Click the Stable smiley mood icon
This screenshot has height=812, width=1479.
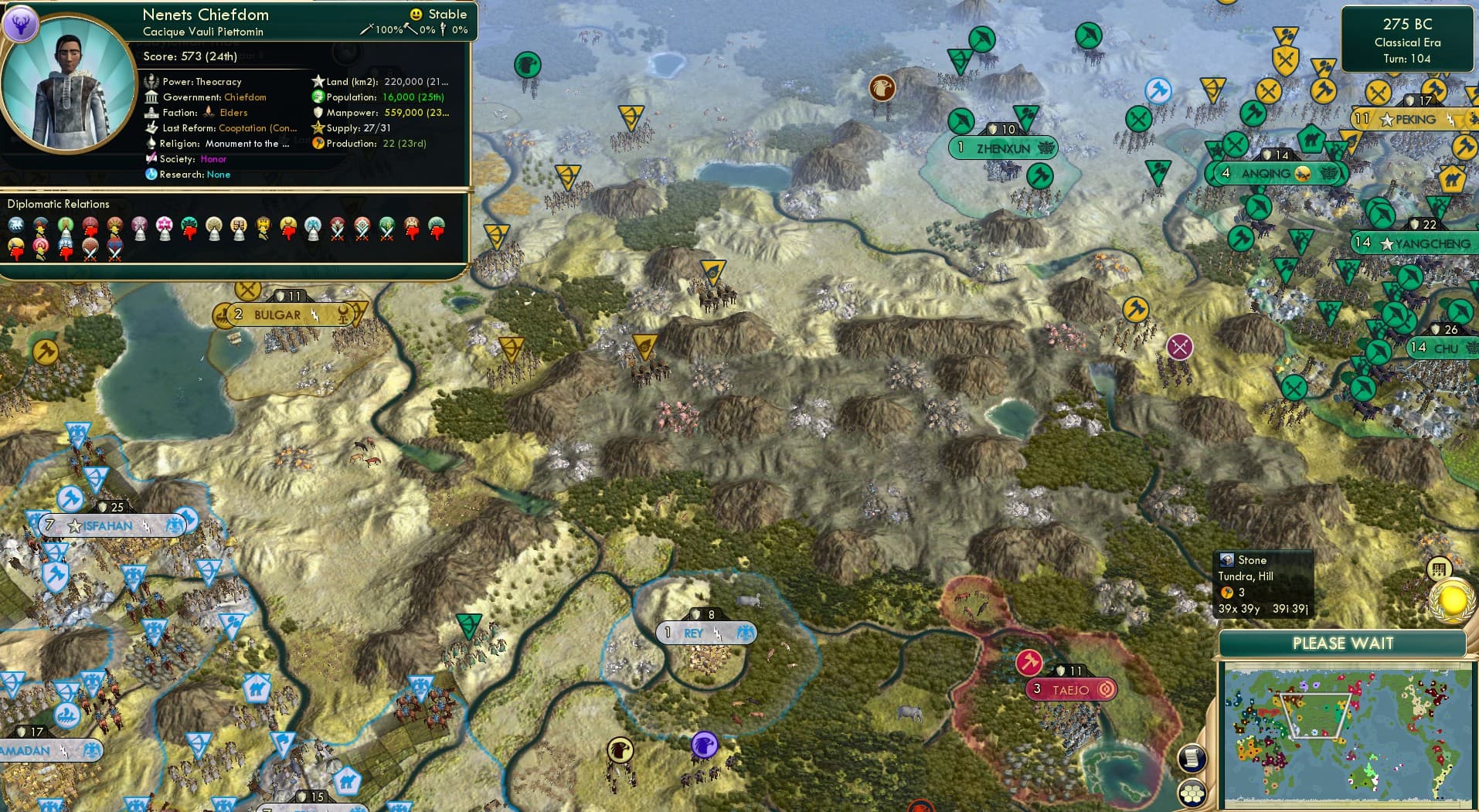coord(416,14)
